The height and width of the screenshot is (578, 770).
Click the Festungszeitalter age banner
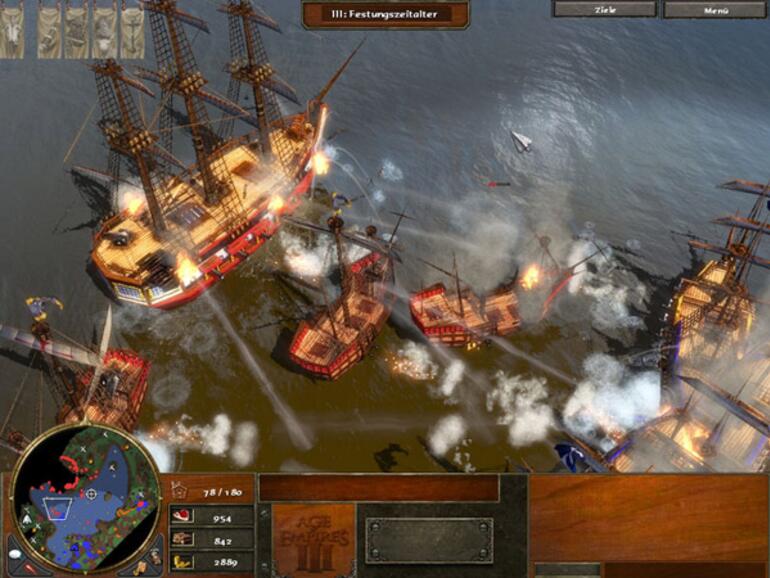384,14
